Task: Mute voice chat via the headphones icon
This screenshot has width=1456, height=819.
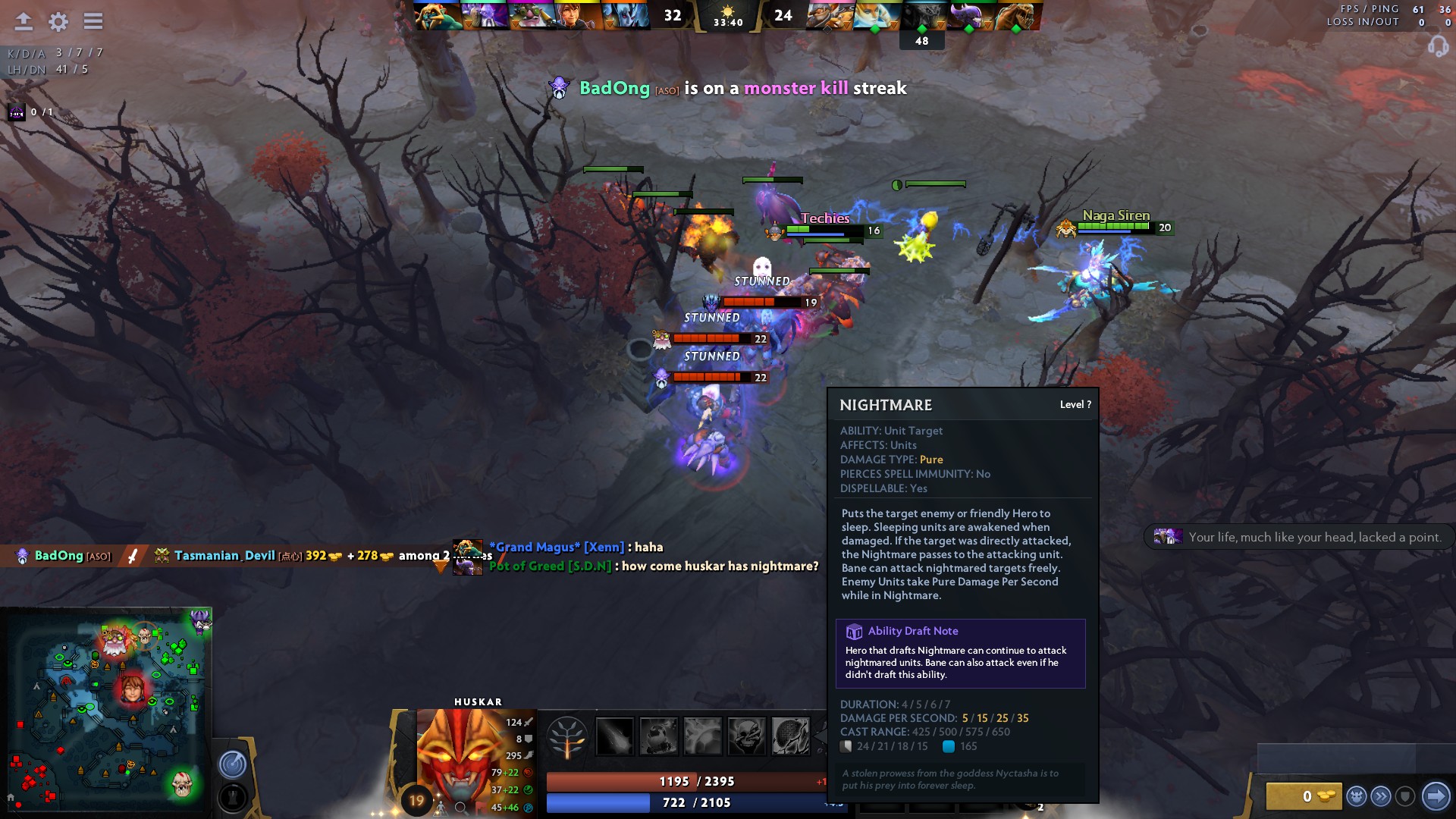Action: [1439, 47]
